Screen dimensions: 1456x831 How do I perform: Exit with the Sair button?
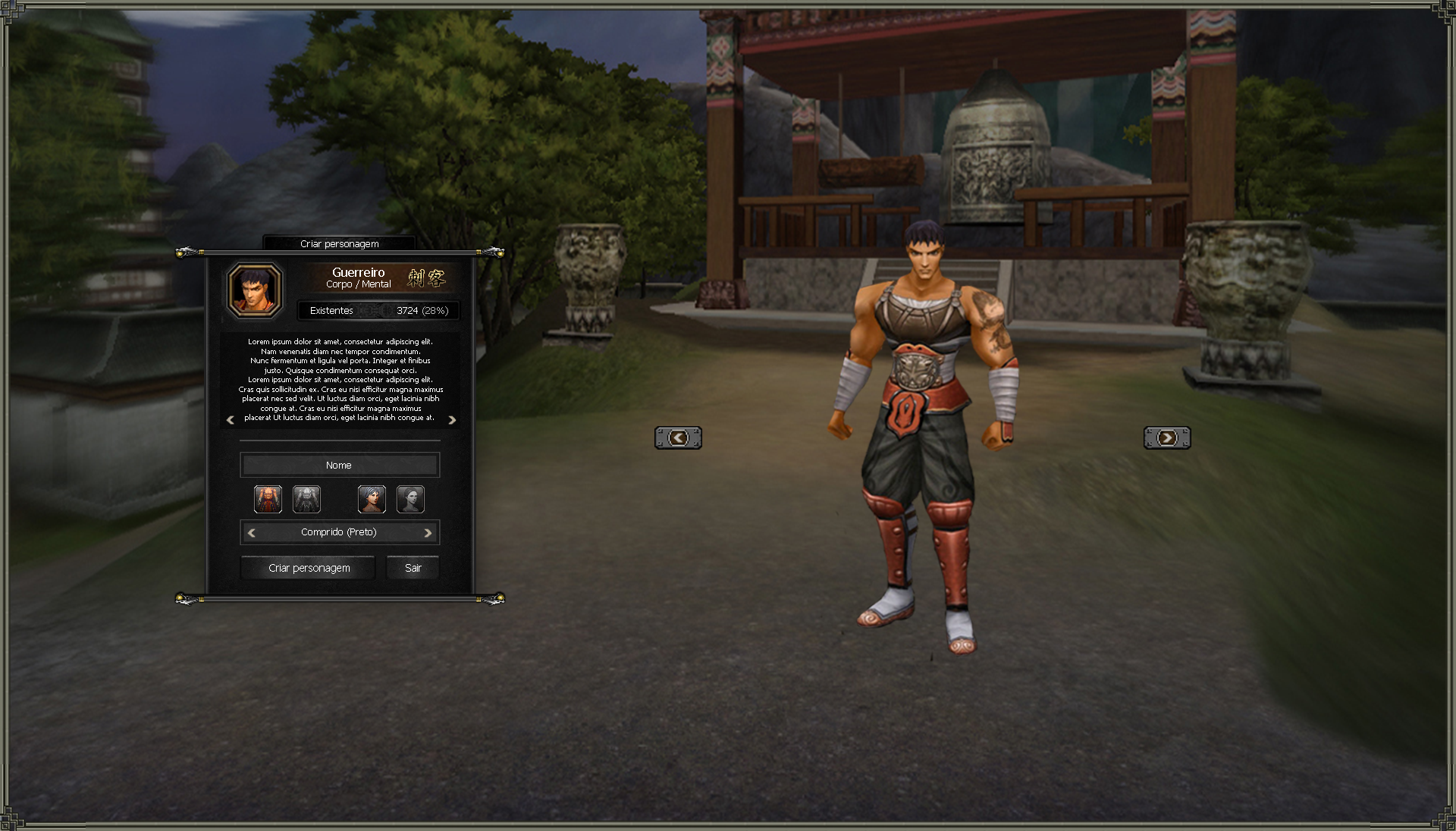tap(413, 568)
